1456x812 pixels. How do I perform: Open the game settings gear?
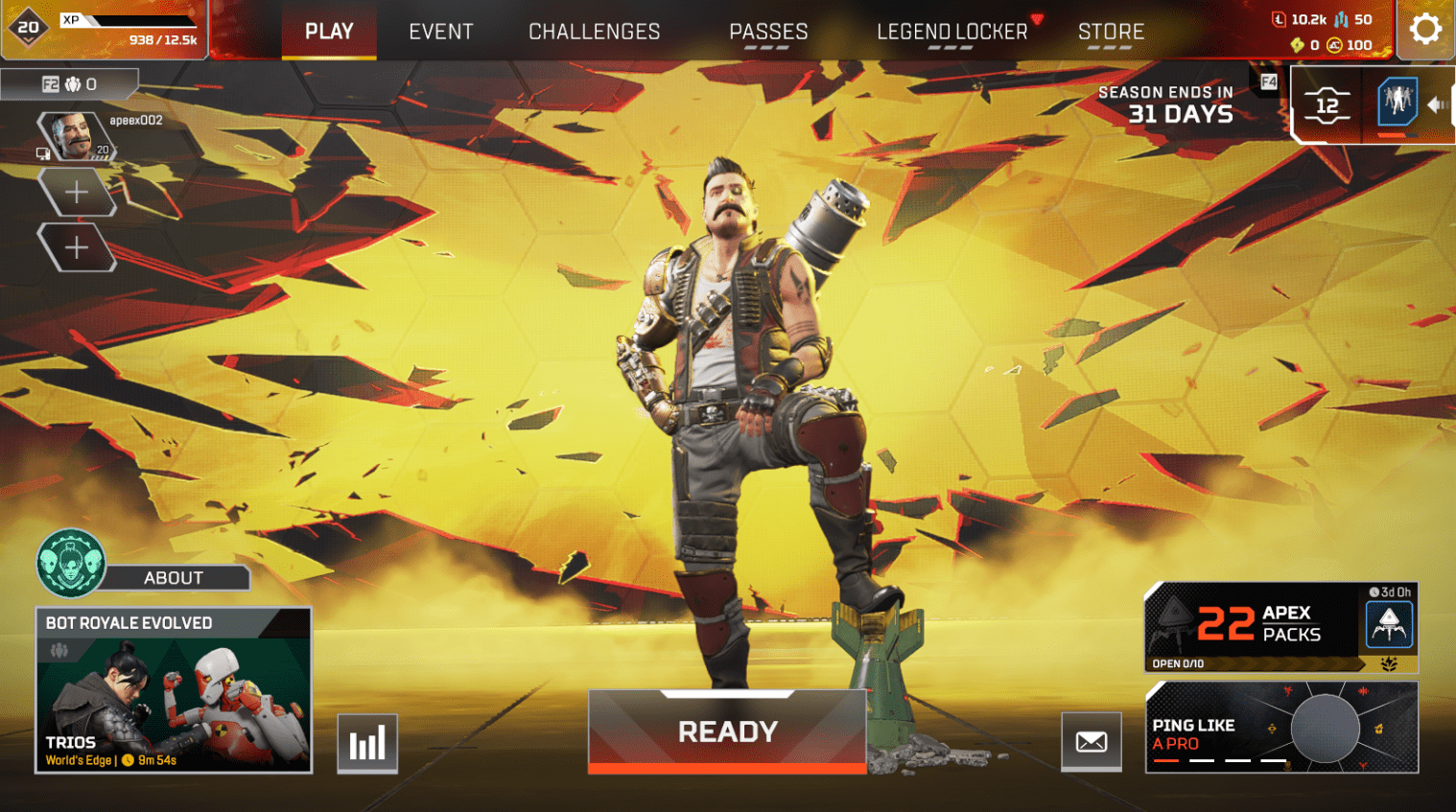1425,28
